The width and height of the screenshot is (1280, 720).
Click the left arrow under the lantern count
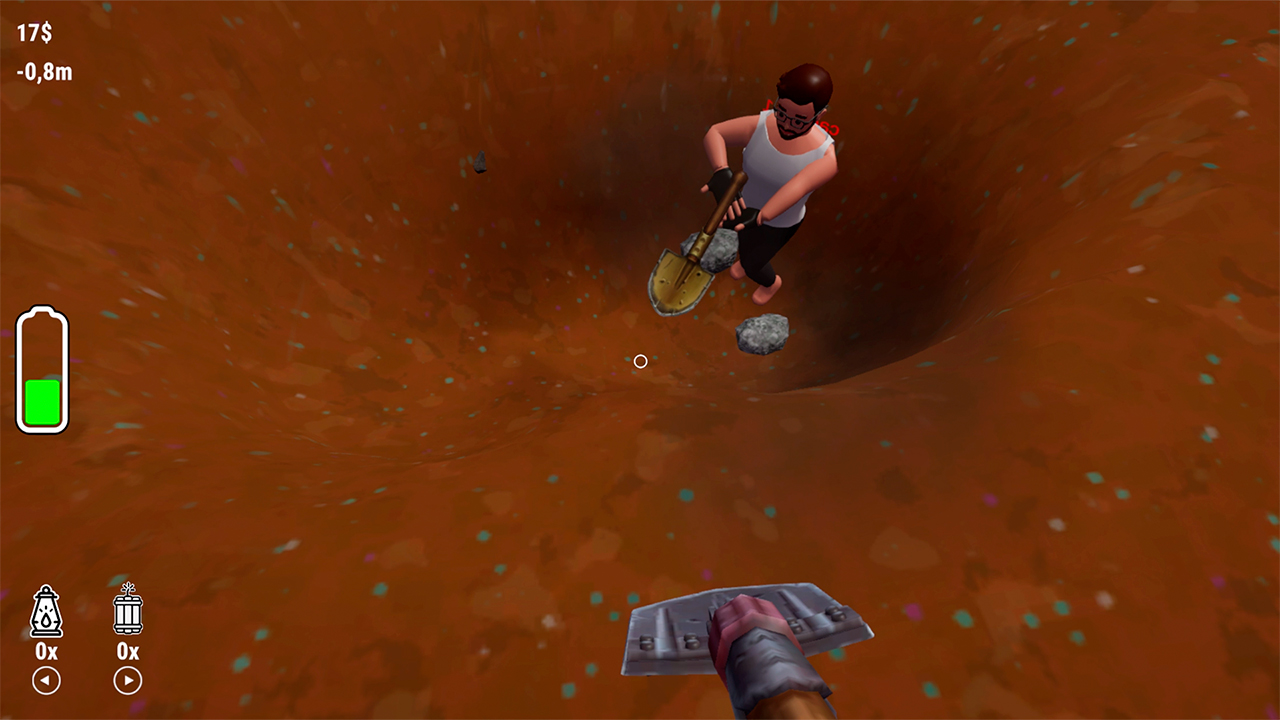point(45,681)
